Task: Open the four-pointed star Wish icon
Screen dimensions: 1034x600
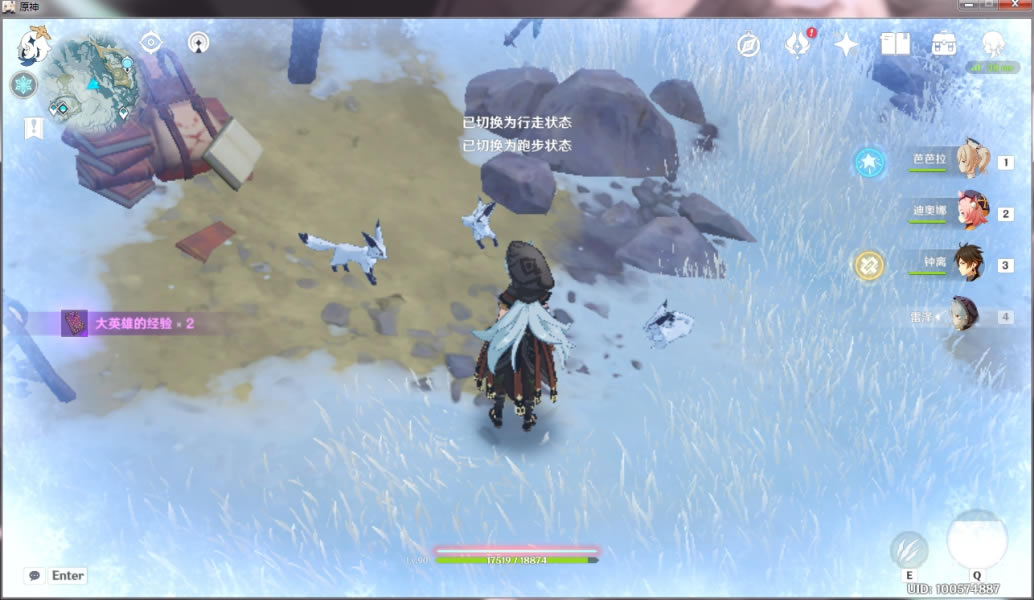Action: (846, 44)
